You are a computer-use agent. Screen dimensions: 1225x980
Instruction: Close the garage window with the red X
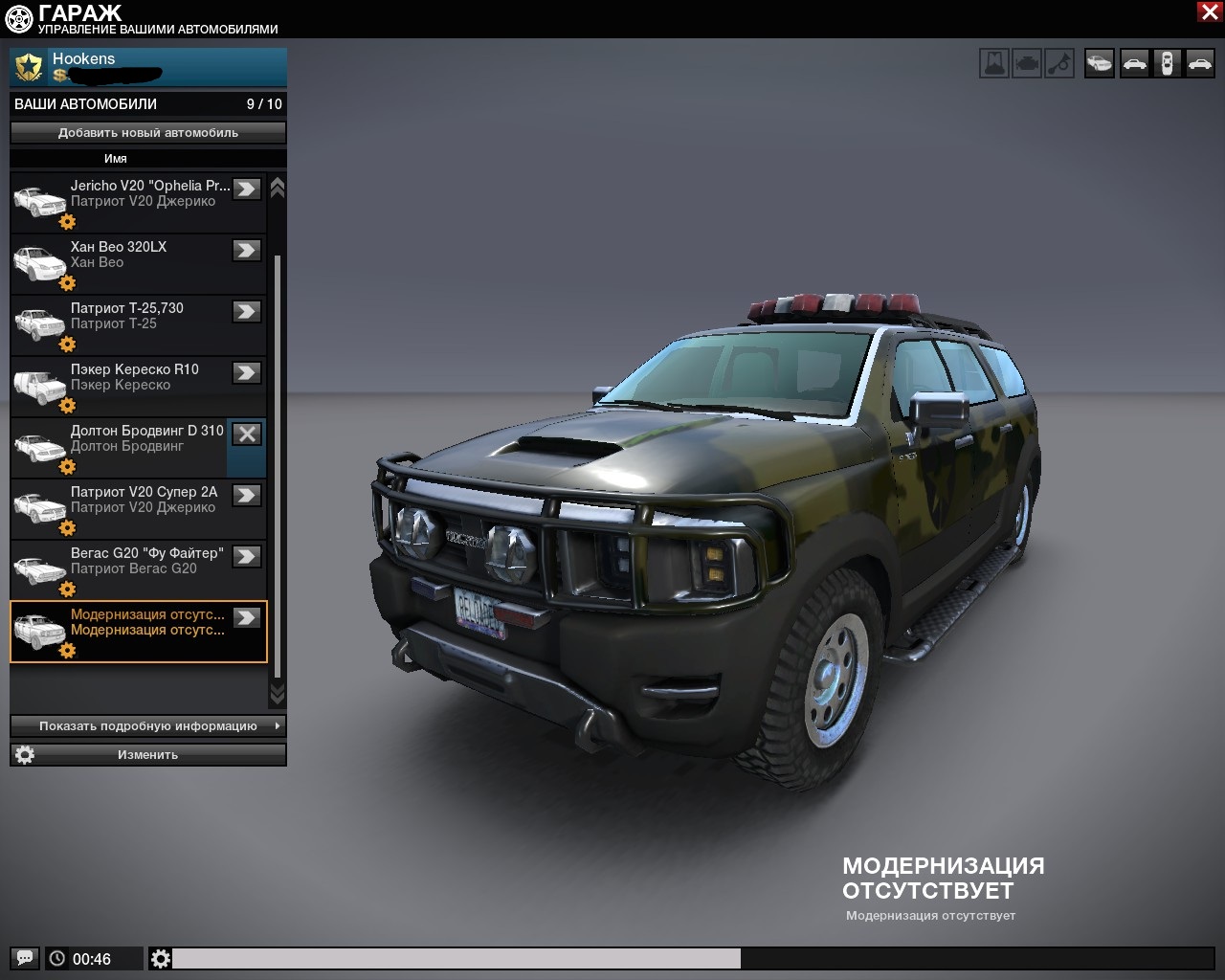(1209, 11)
